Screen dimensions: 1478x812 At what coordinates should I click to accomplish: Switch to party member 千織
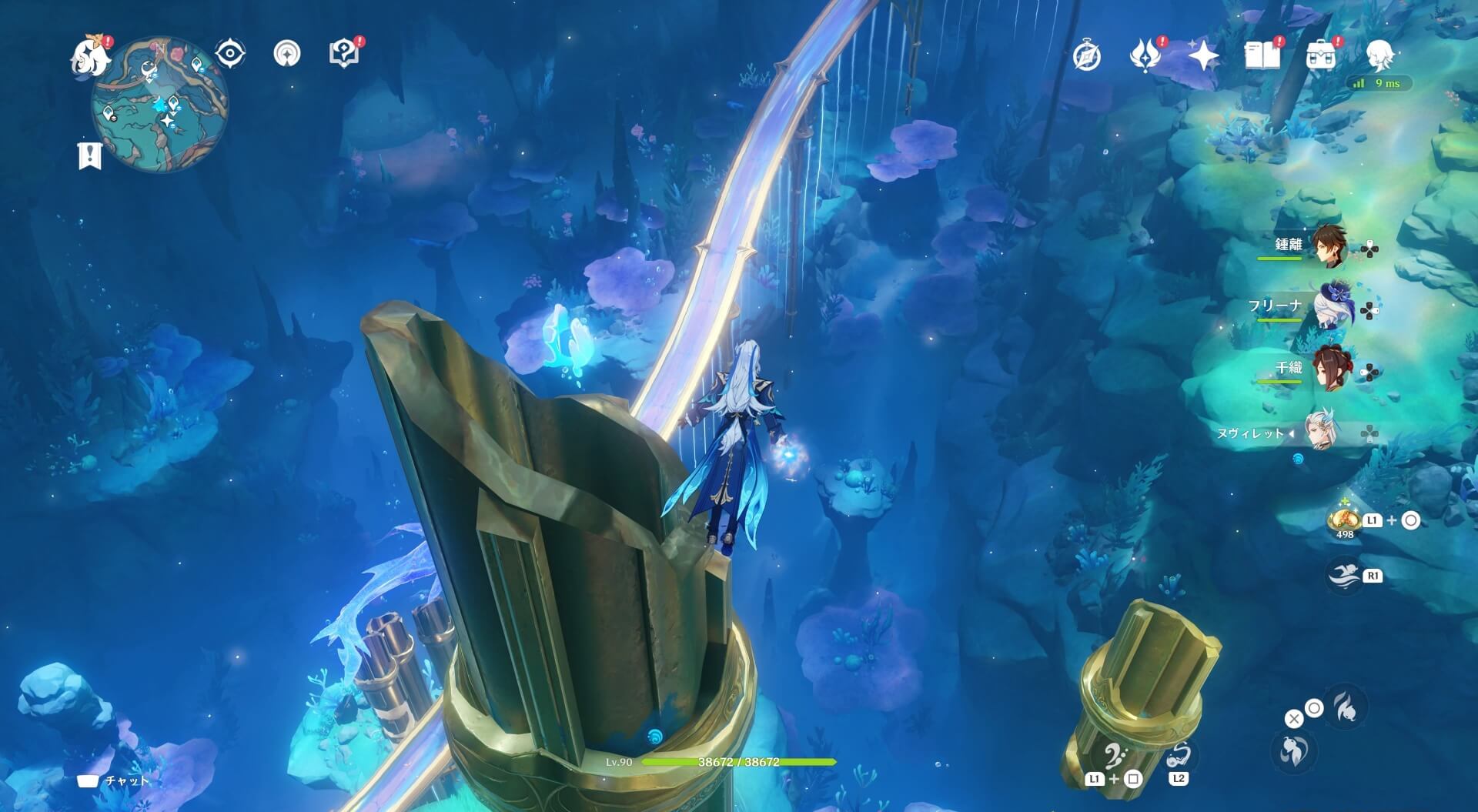tap(1327, 370)
